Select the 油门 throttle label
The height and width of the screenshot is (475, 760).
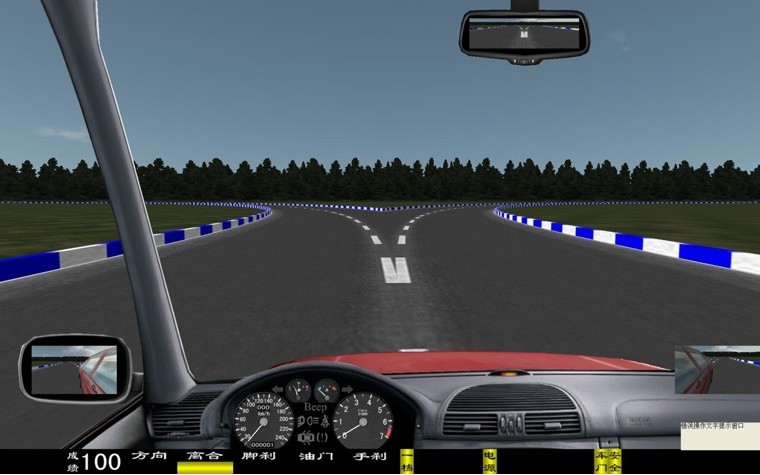[315, 456]
